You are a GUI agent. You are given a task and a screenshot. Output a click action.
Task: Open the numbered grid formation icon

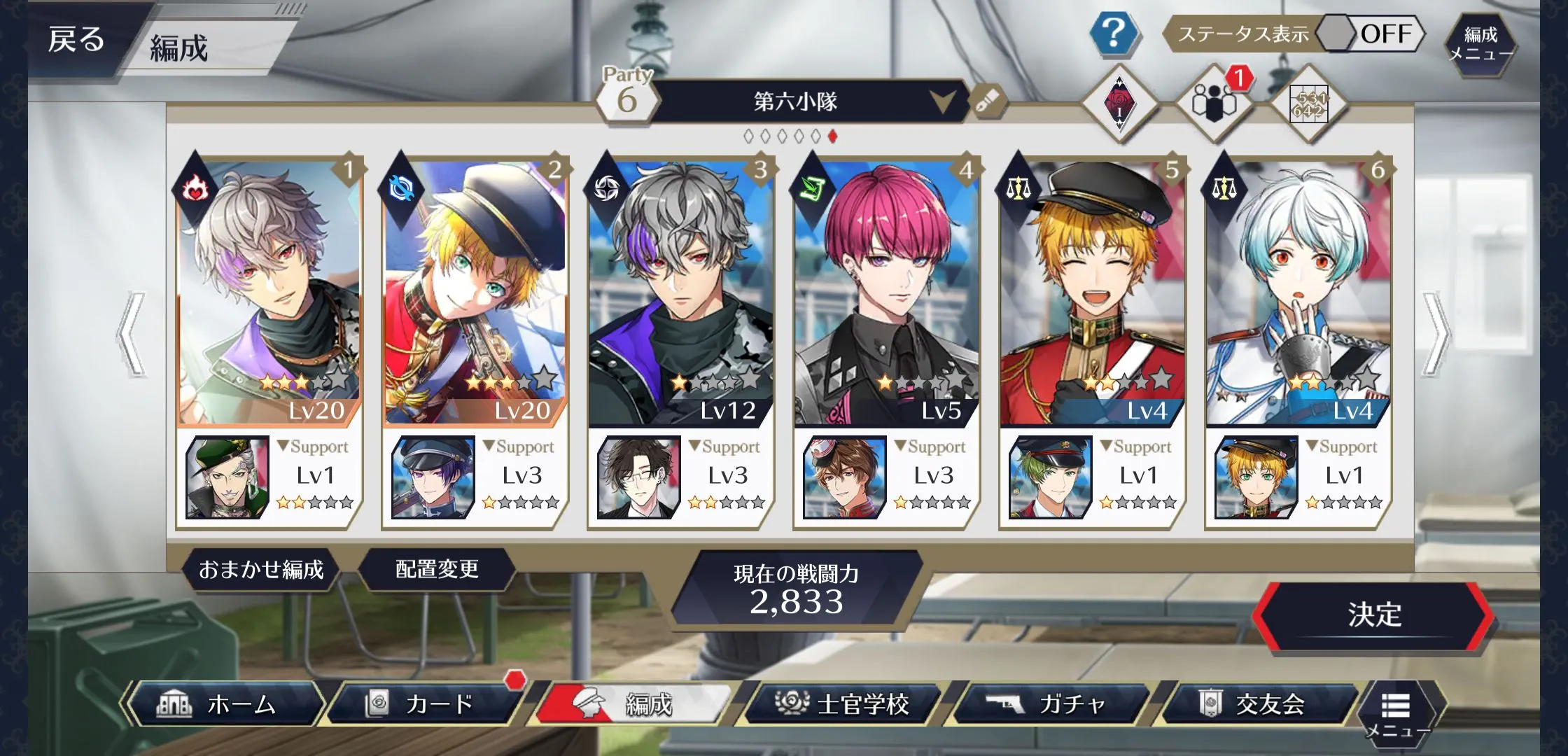(x=1308, y=105)
